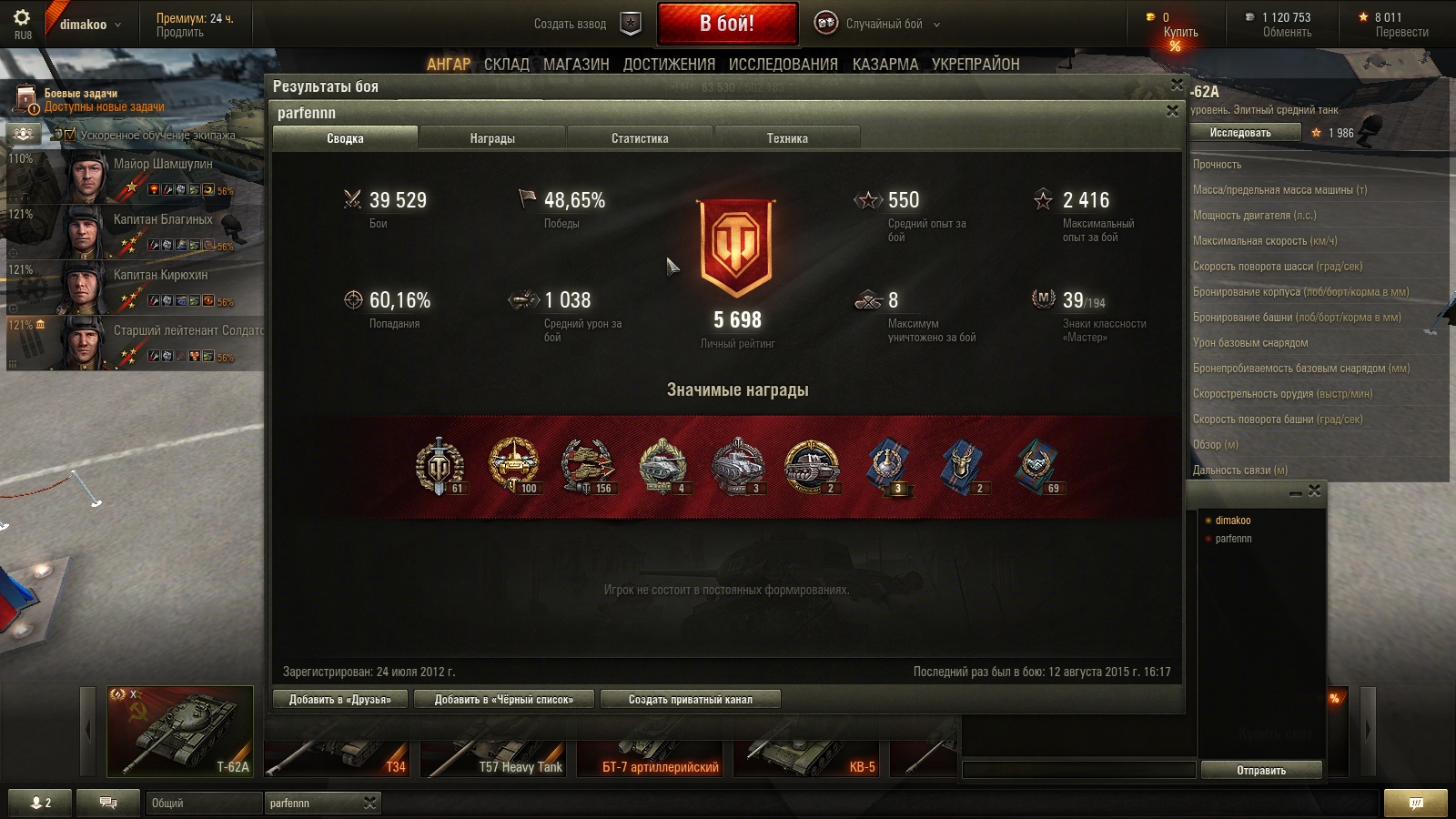Select the Сводка tab

coord(345,138)
